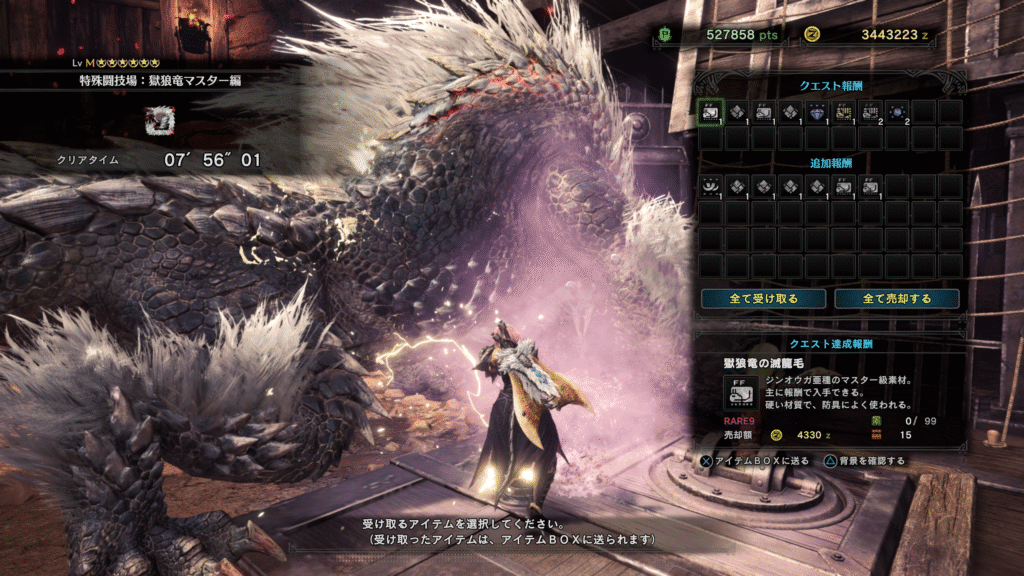Pick the gold-colored ticket reward item
The width and height of the screenshot is (1024, 576).
click(x=845, y=112)
